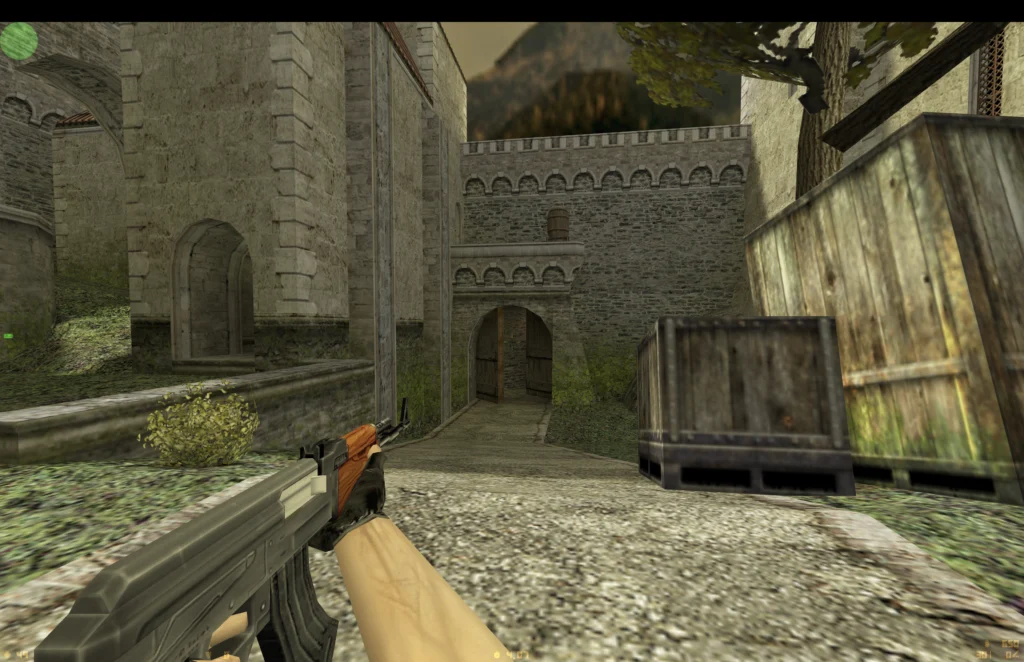Viewport: 1024px width, 662px height.
Task: Click the green circular radar
Action: click(18, 41)
